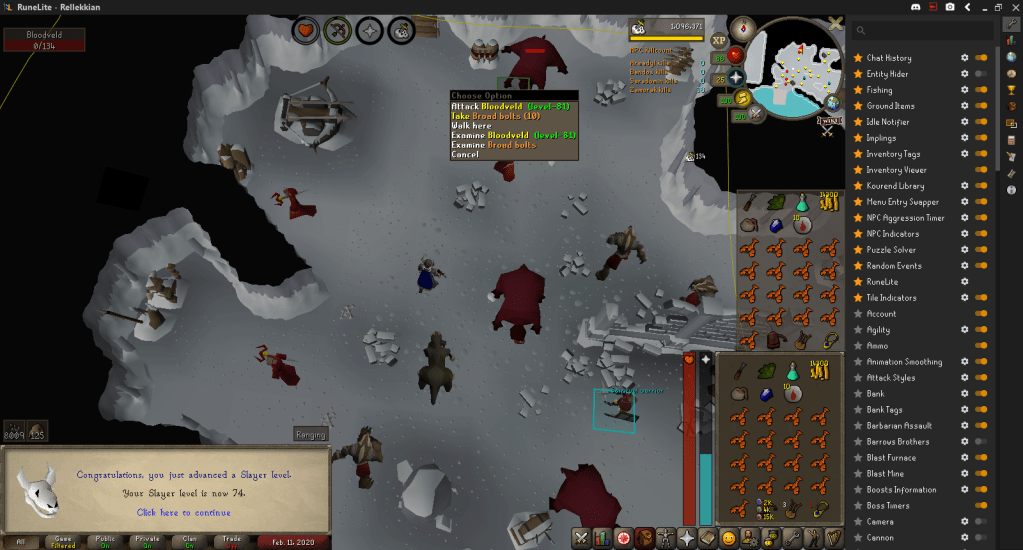Open Fishing plugin settings gear
The height and width of the screenshot is (550, 1023).
tap(965, 90)
